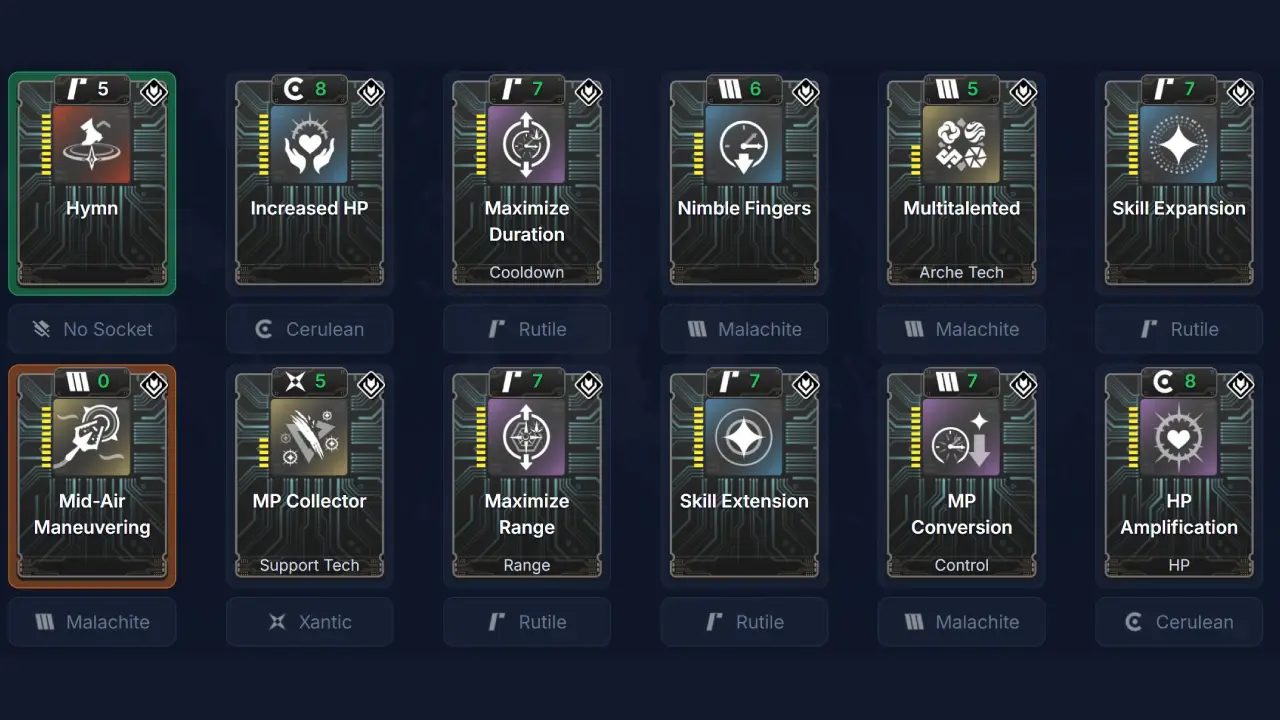Open the Xantic socket selector under MP Collector
This screenshot has height=720, width=1280.
coord(310,622)
